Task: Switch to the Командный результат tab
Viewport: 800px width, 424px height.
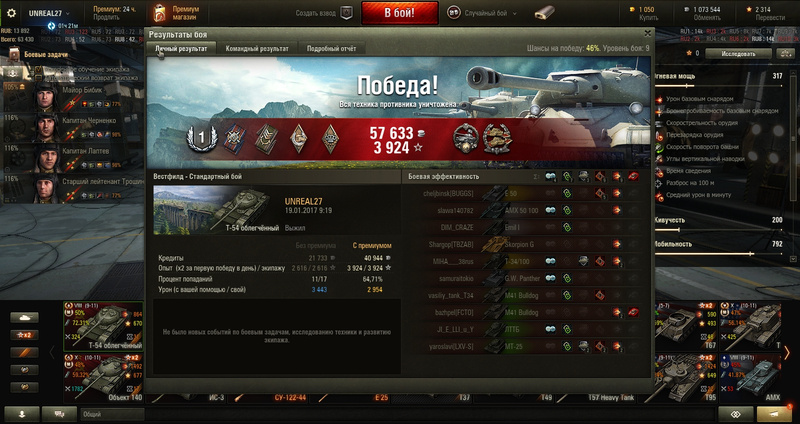Action: 257,48
